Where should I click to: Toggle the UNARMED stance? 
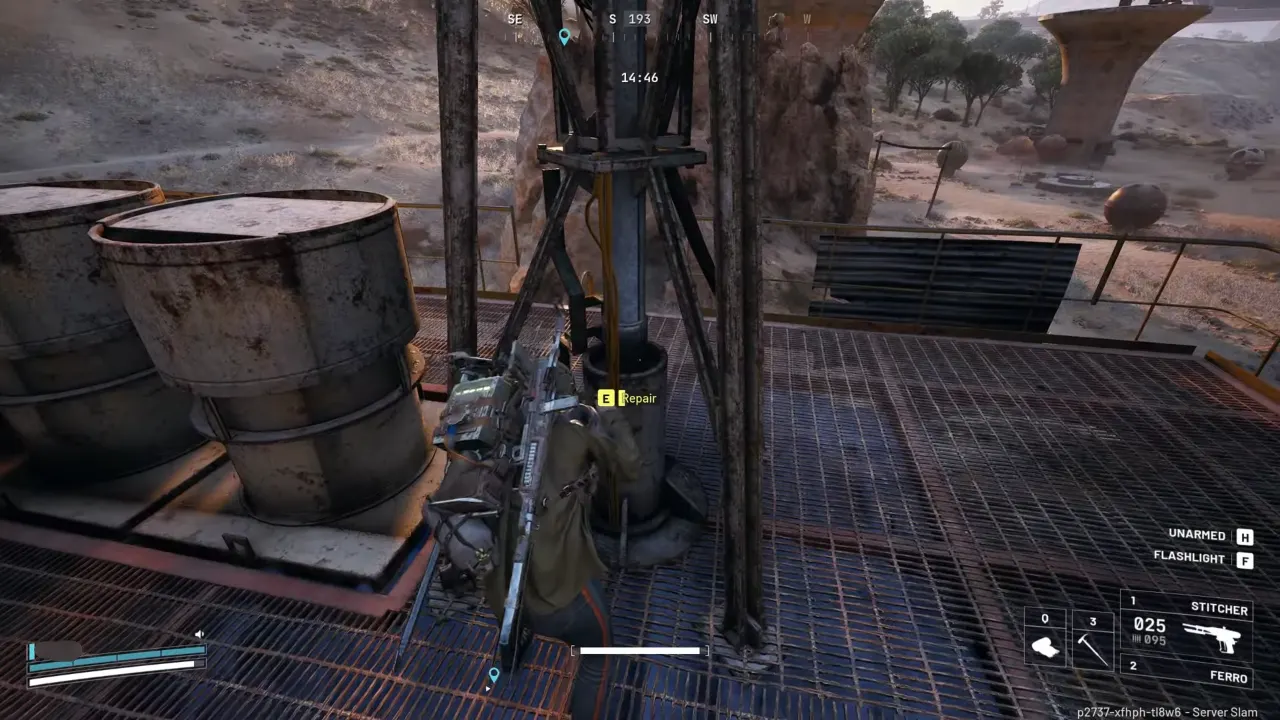tap(1195, 535)
